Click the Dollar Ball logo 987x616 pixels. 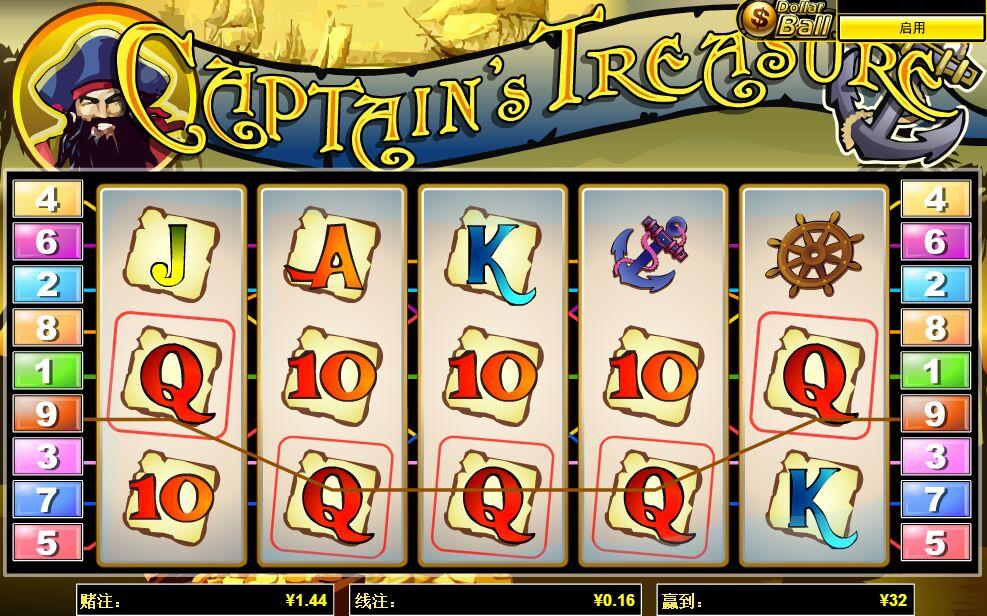click(787, 19)
